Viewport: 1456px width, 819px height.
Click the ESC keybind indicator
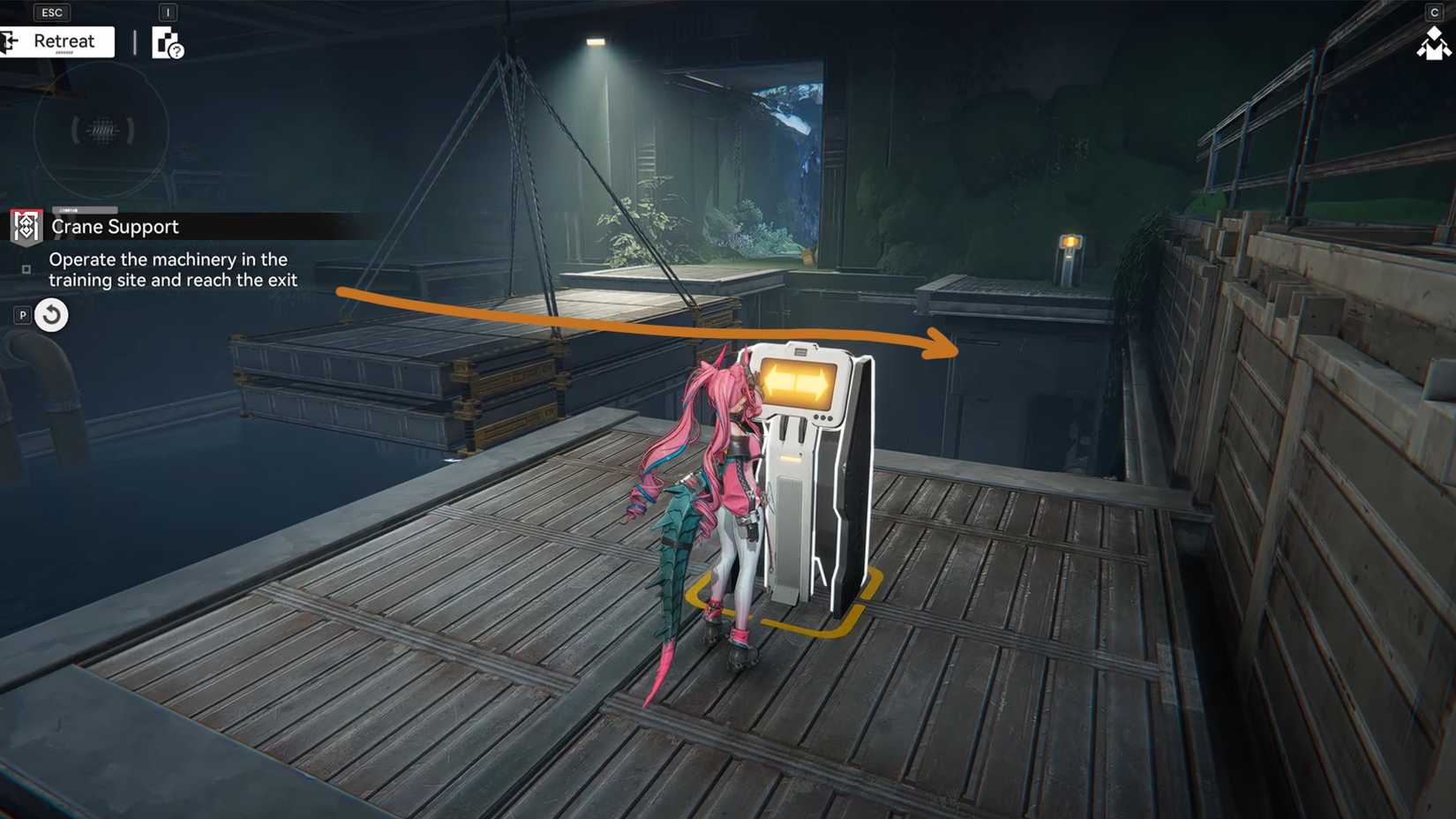point(51,11)
